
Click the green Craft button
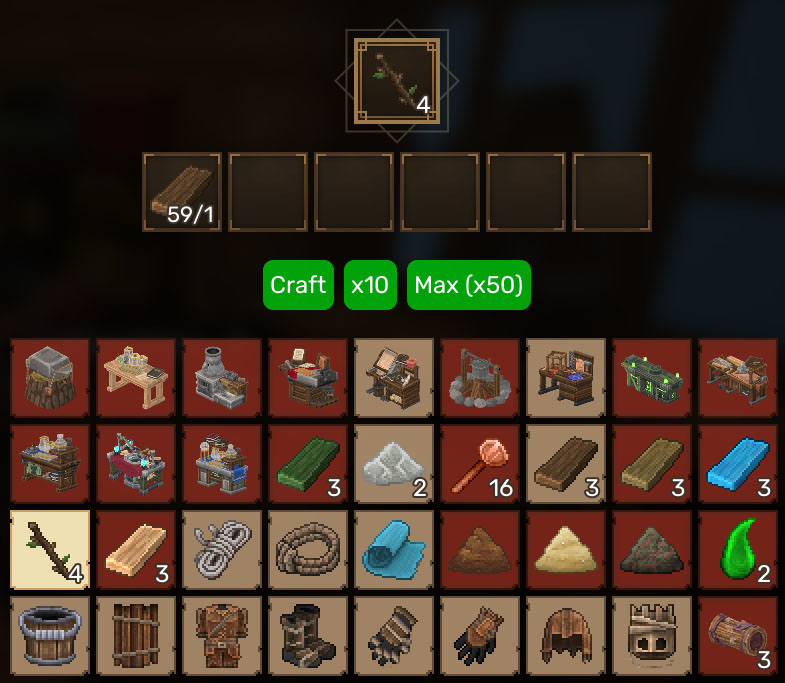298,285
